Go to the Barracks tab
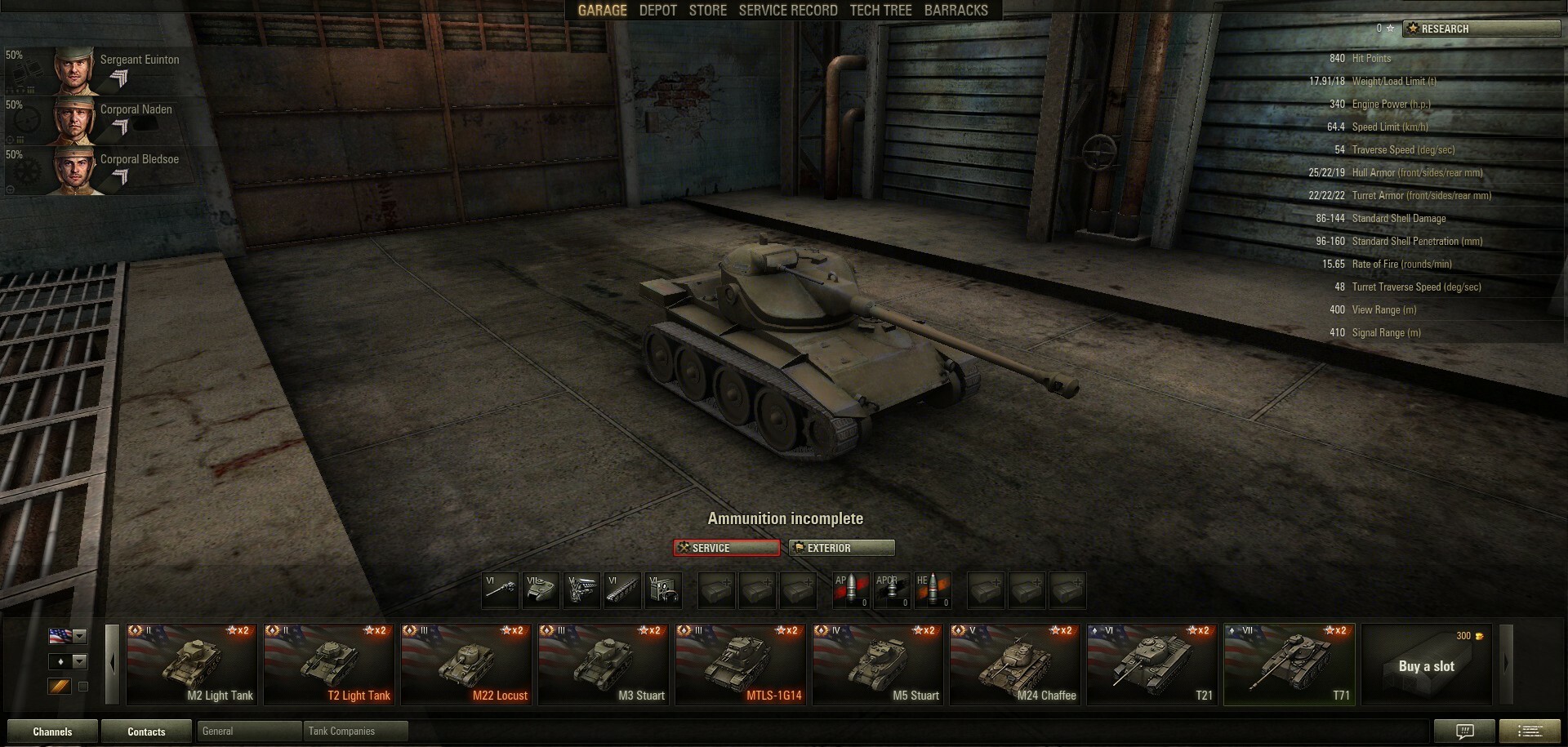Screen dimensions: 1568x747 point(955,11)
